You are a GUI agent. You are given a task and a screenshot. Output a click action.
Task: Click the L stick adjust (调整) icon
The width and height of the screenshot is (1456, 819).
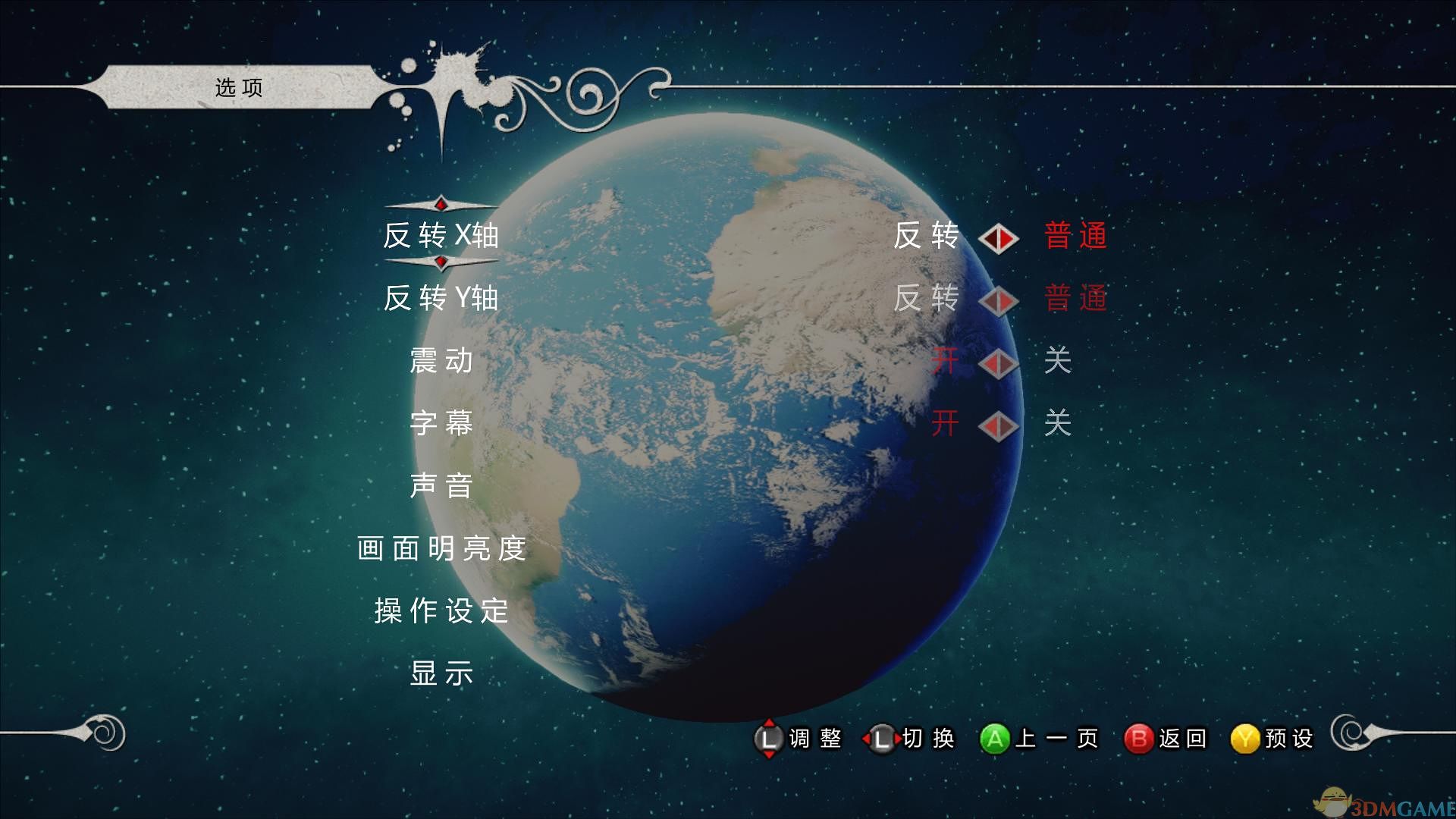tap(768, 738)
